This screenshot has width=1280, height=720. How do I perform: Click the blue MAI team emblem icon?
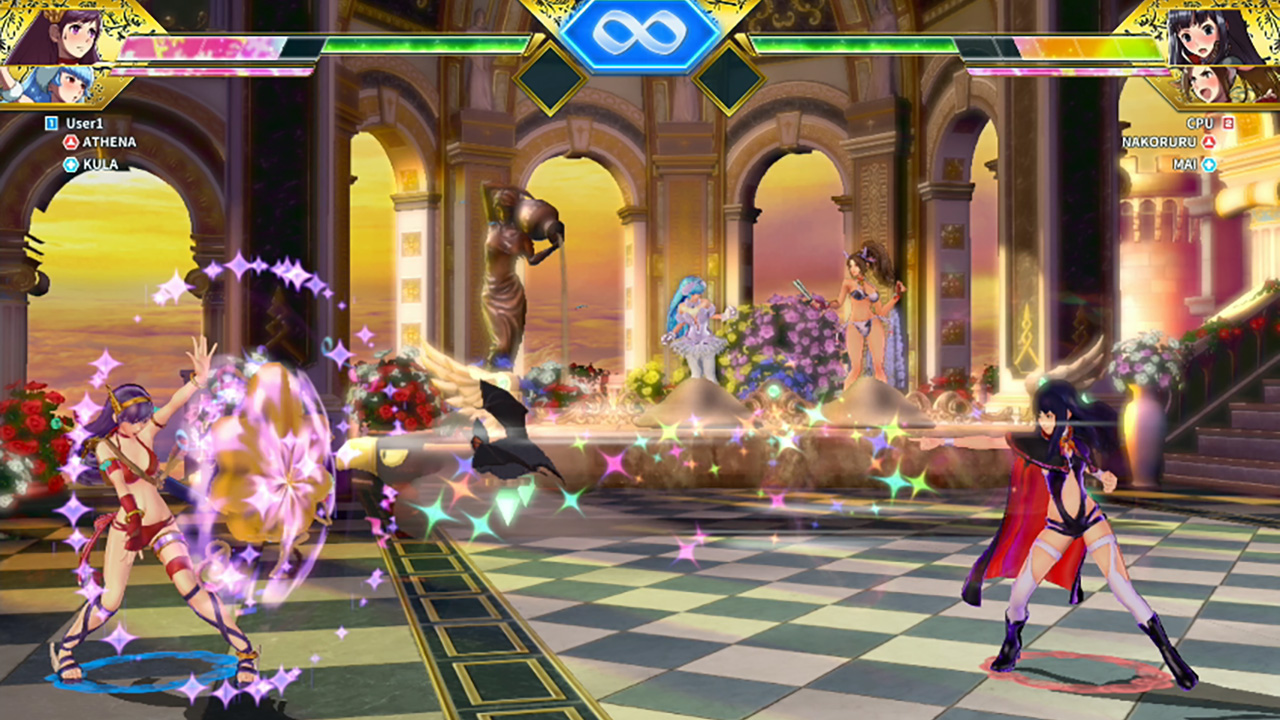pos(1209,163)
